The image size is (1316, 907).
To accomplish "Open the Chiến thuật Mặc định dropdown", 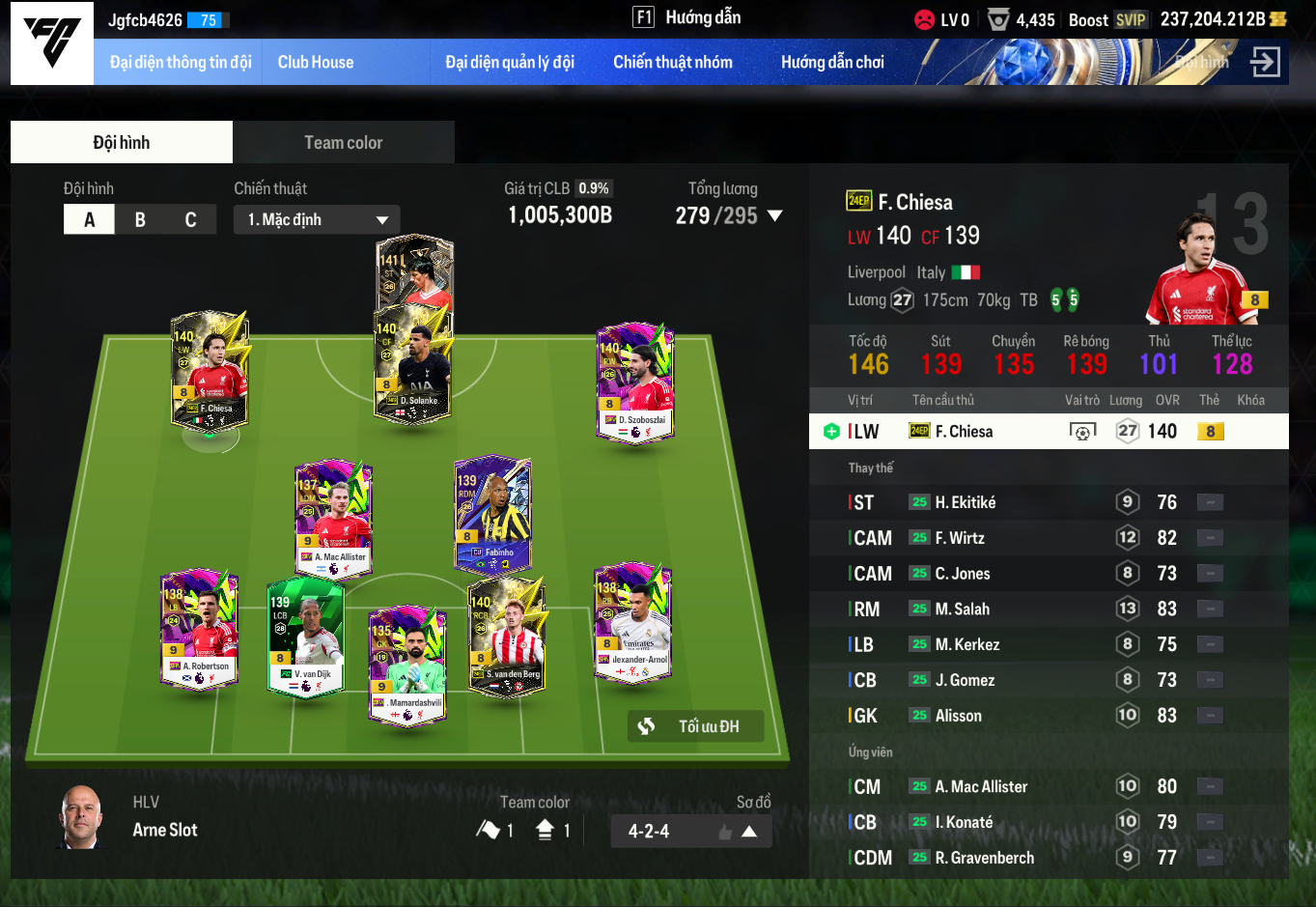I will (x=317, y=219).
